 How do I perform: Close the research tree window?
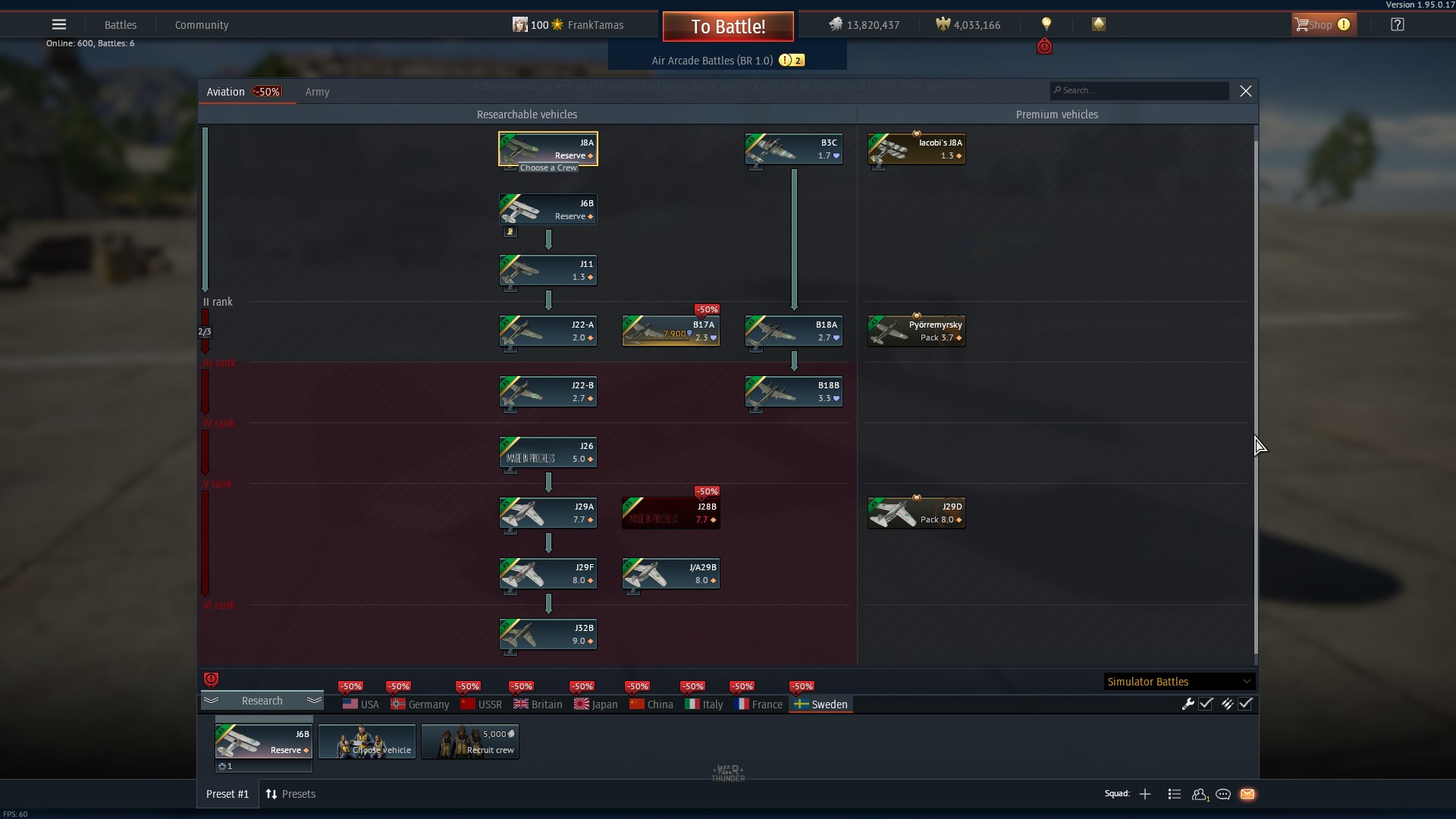pyautogui.click(x=1245, y=91)
